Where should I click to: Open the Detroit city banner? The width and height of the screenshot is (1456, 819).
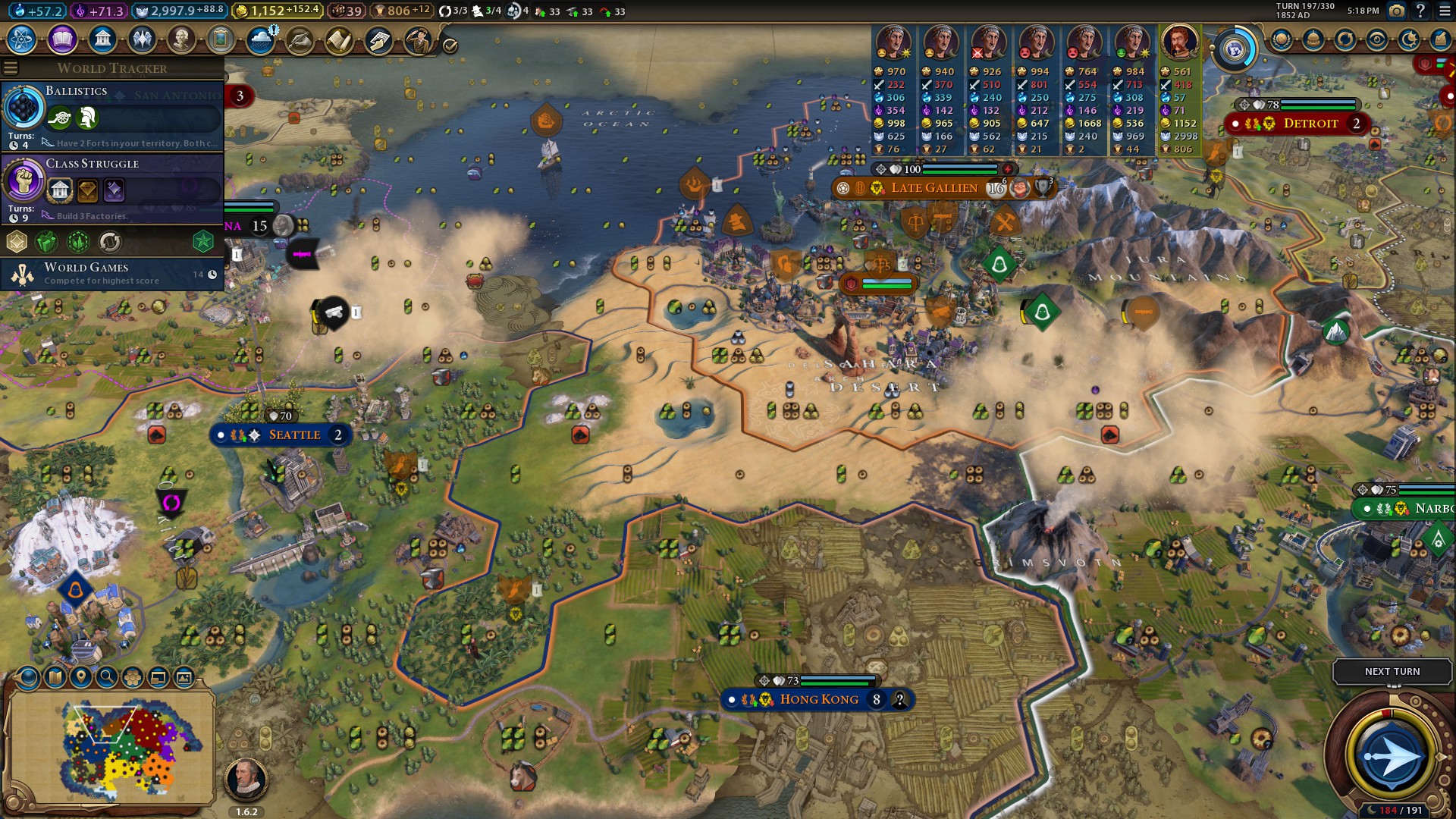1310,123
